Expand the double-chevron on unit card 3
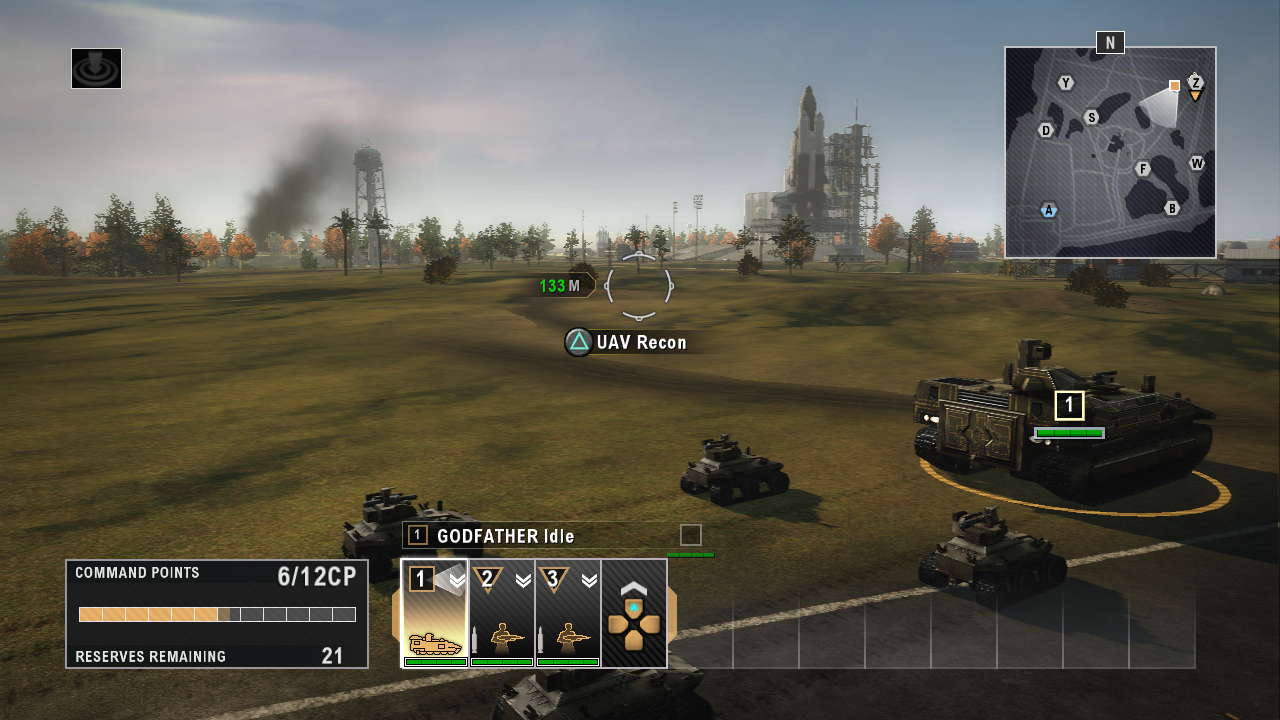The height and width of the screenshot is (720, 1280). [589, 581]
